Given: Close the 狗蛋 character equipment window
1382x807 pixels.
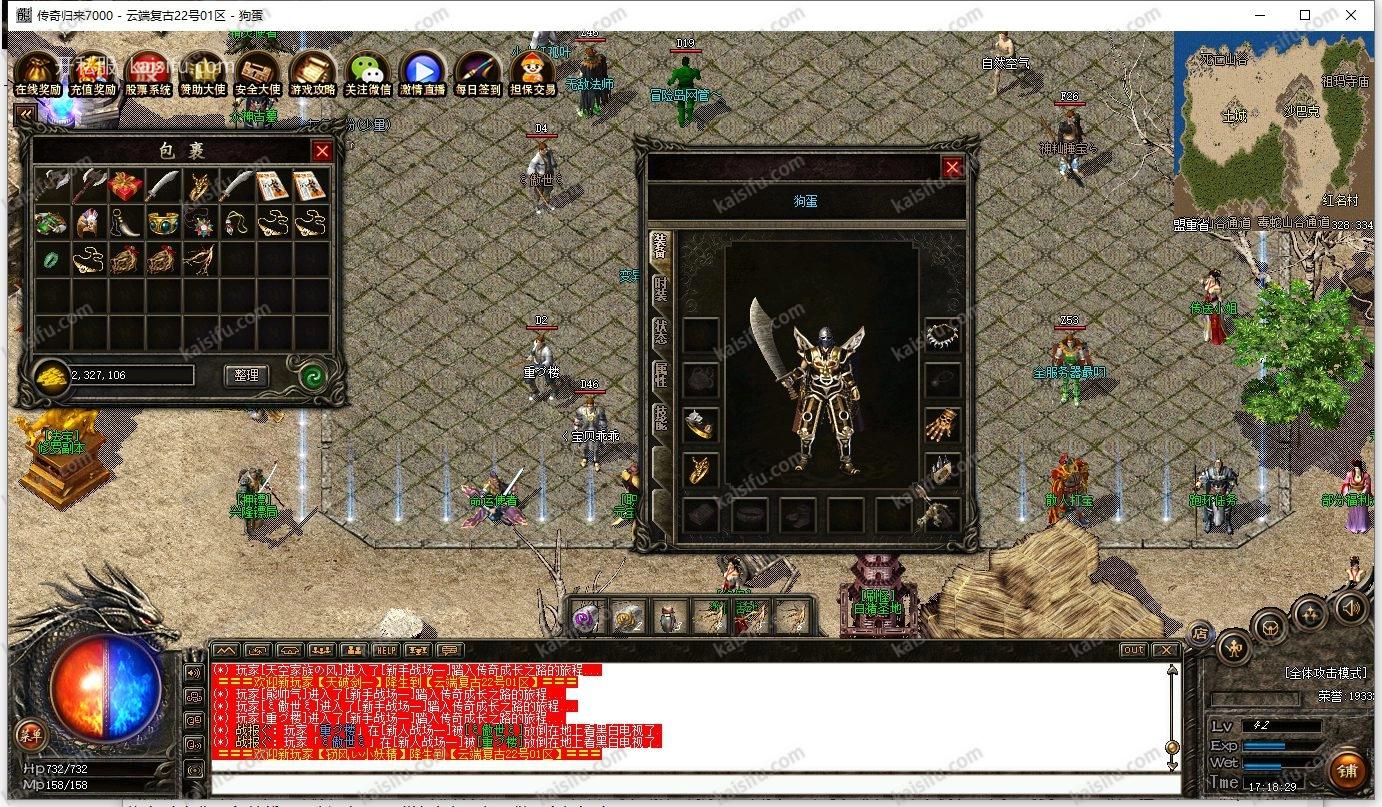Looking at the screenshot, I should [x=953, y=168].
